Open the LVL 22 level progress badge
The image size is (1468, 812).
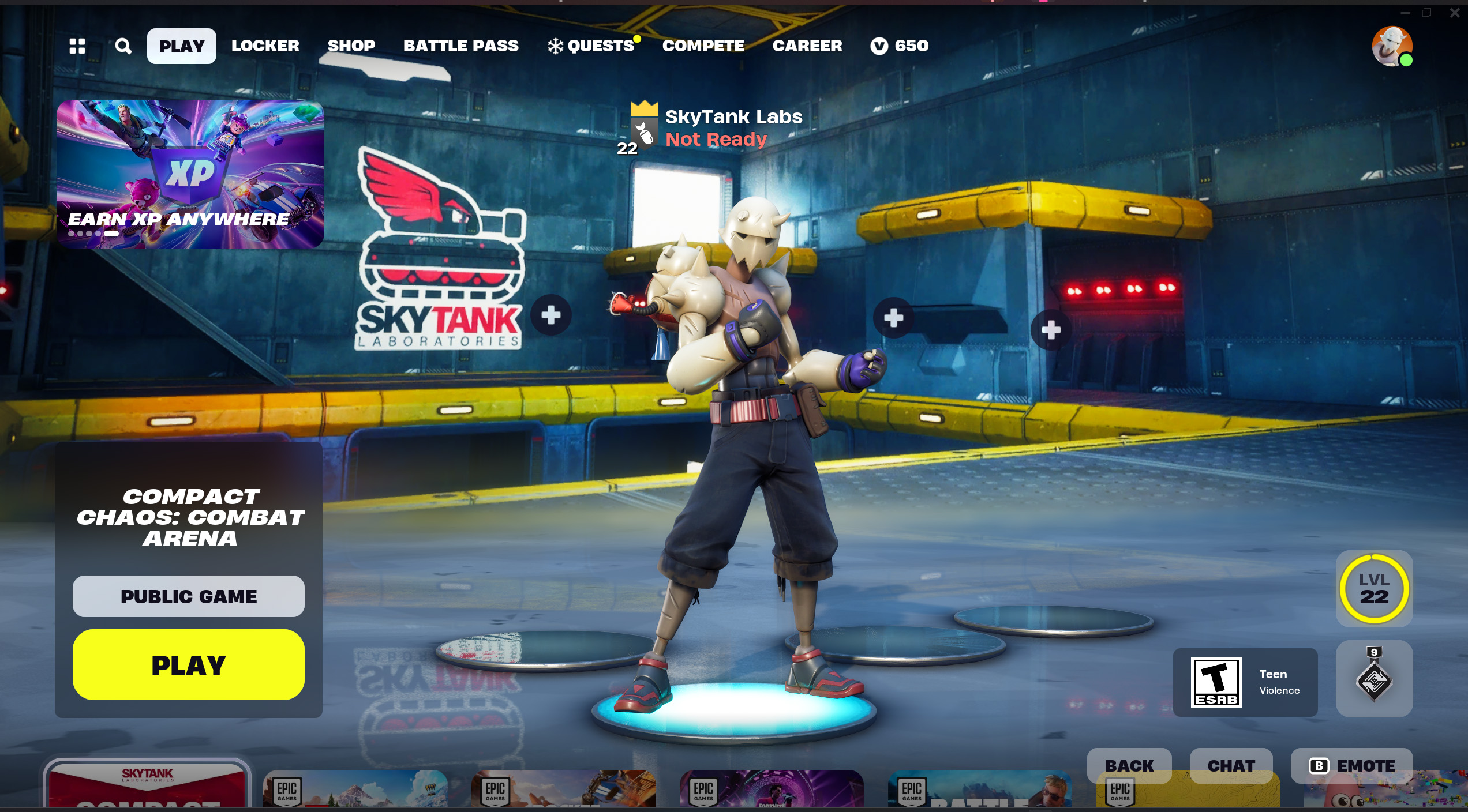[x=1374, y=589]
